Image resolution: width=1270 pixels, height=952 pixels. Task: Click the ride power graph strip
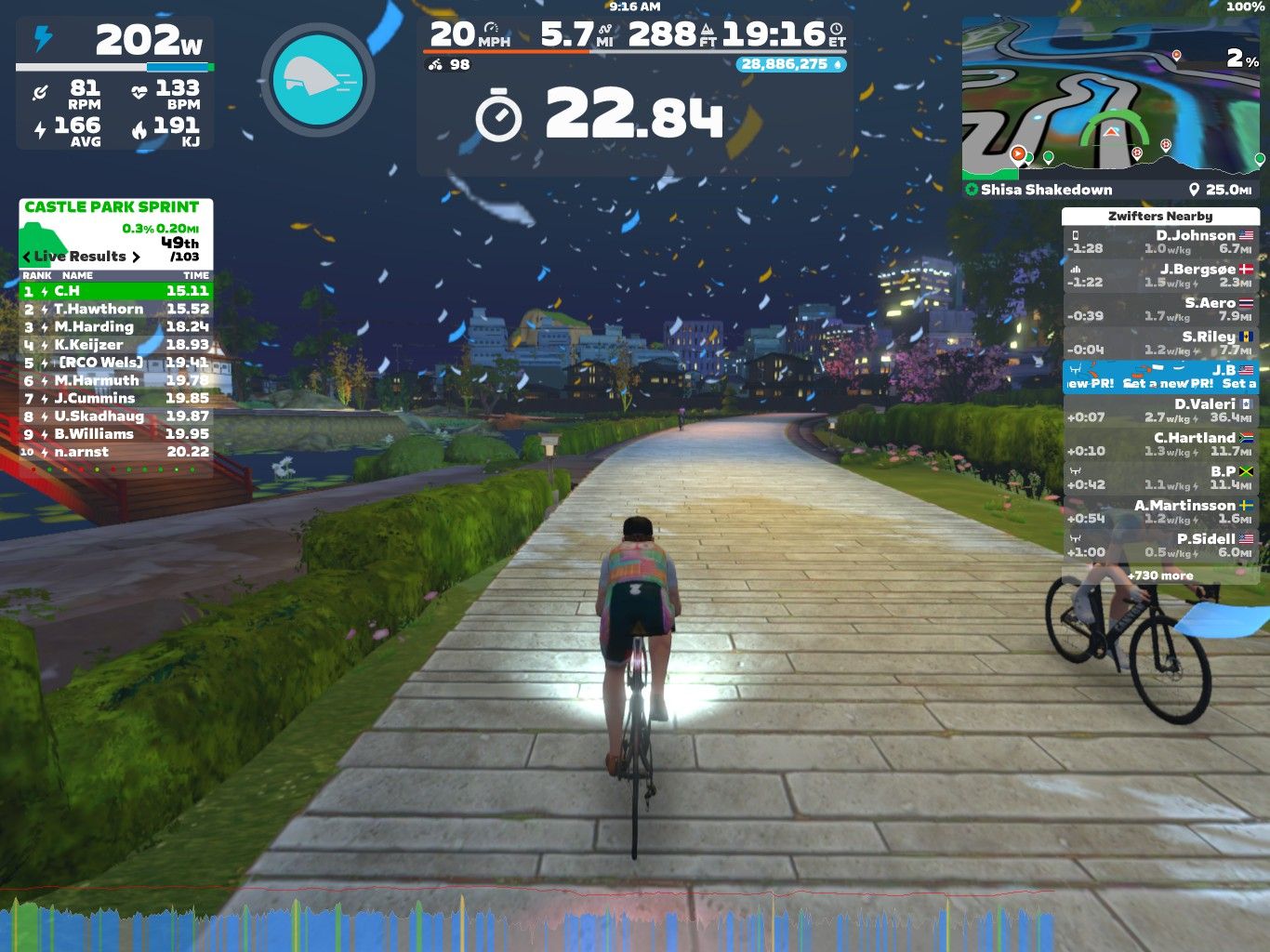point(530,920)
